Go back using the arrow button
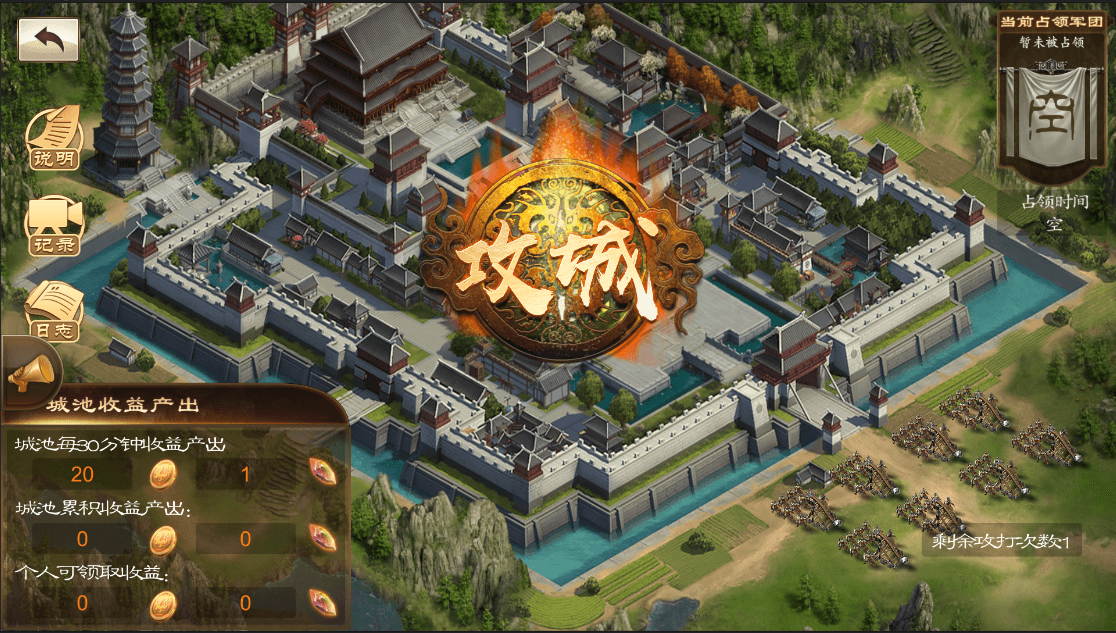The width and height of the screenshot is (1116, 633). click(x=48, y=41)
